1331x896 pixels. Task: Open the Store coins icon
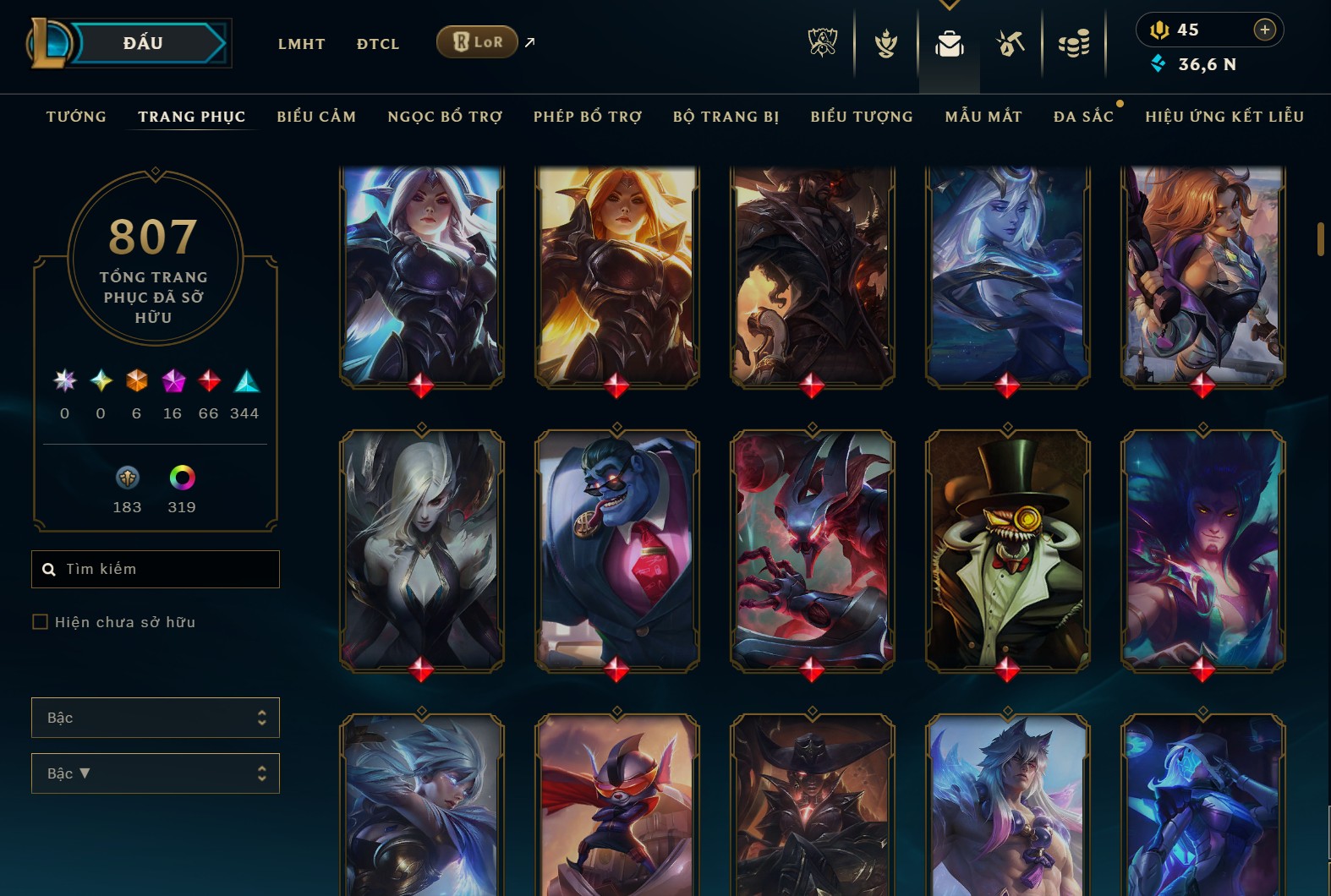[x=1074, y=44]
